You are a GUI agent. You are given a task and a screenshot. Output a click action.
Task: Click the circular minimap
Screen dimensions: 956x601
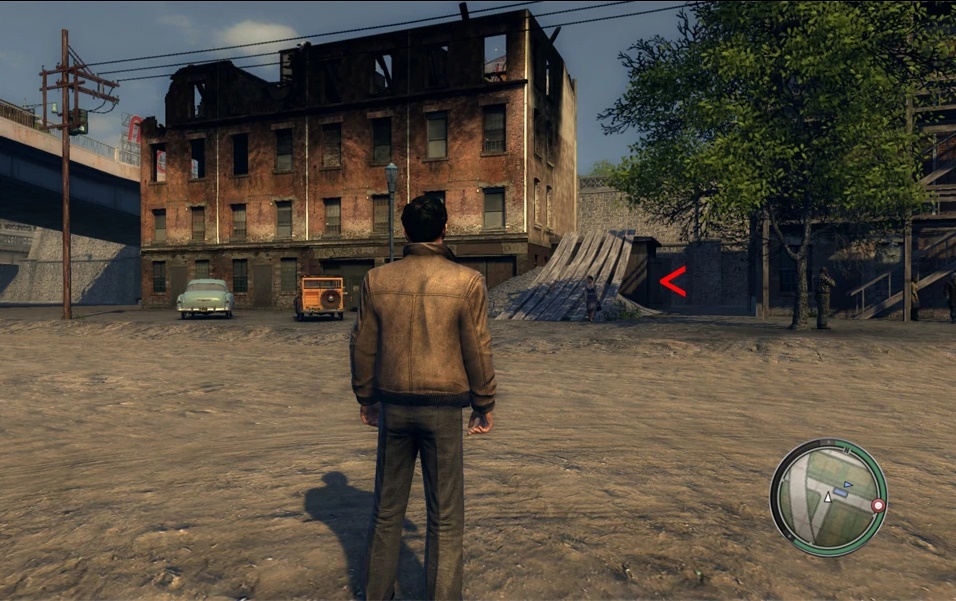pos(828,497)
